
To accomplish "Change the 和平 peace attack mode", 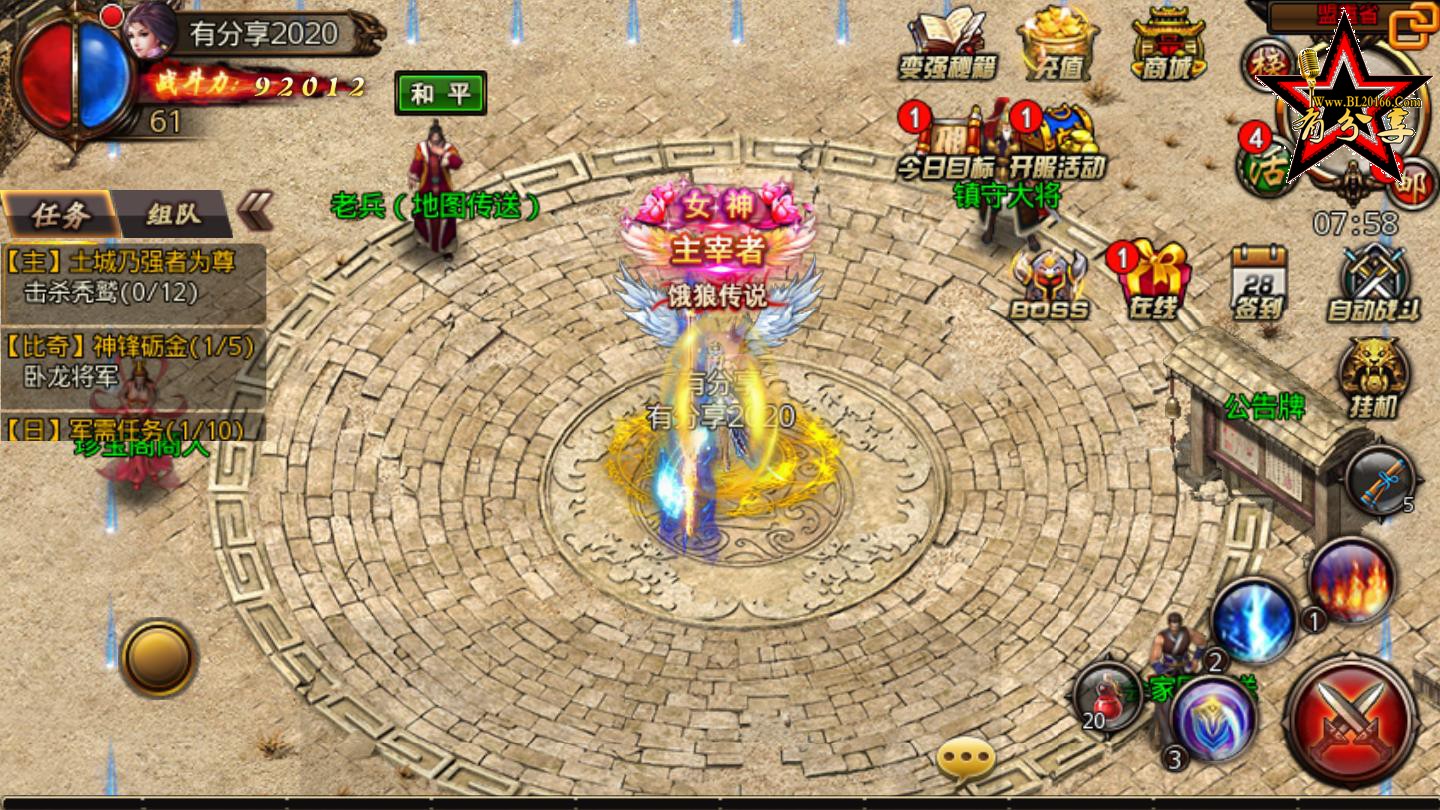I will pos(440,94).
